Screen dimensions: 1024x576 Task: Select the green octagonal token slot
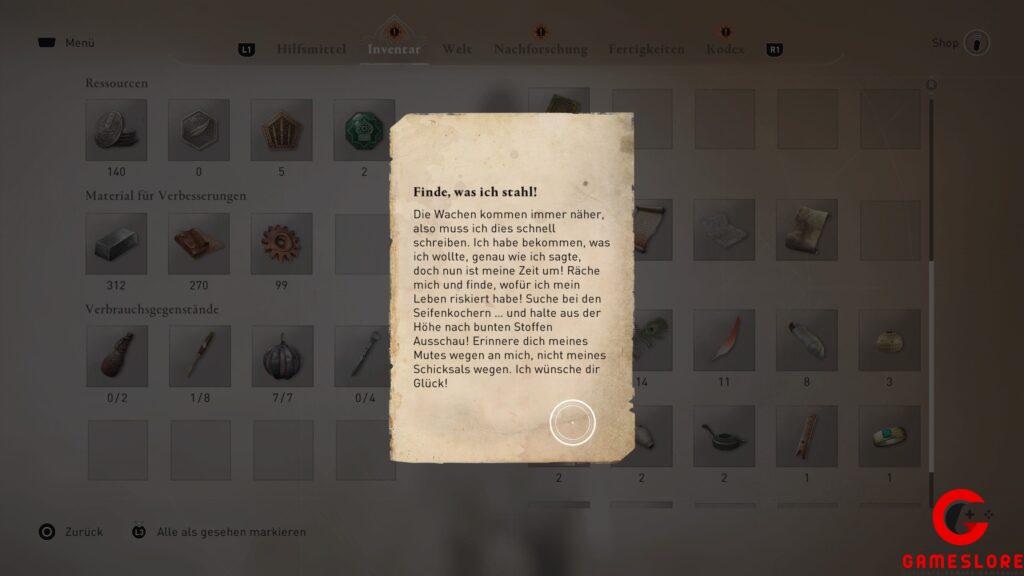pos(362,130)
